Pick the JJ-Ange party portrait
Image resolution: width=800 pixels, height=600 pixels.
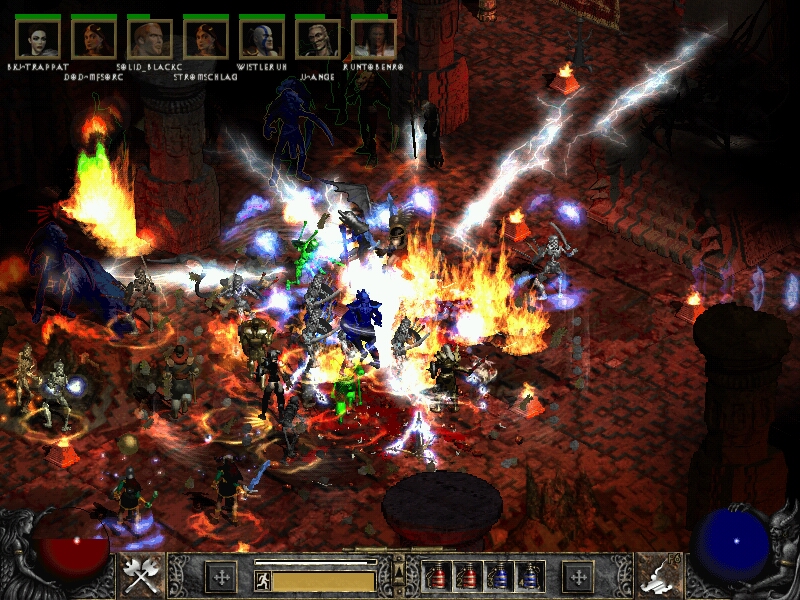pos(318,39)
